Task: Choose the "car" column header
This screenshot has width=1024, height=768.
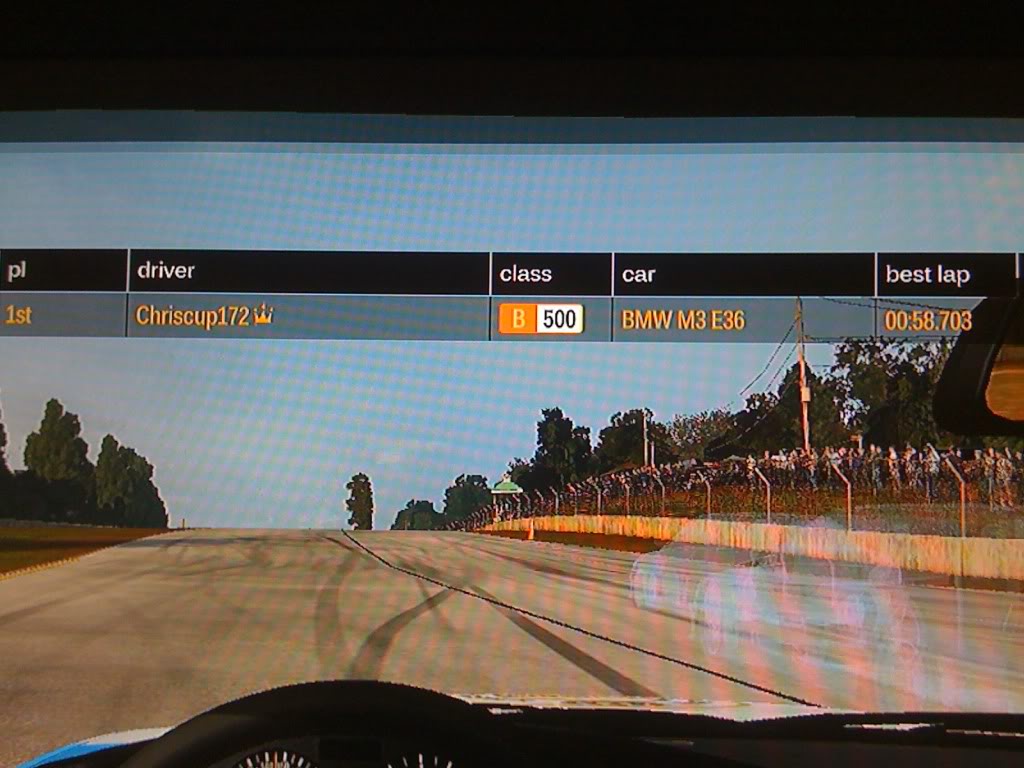Action: pos(638,275)
